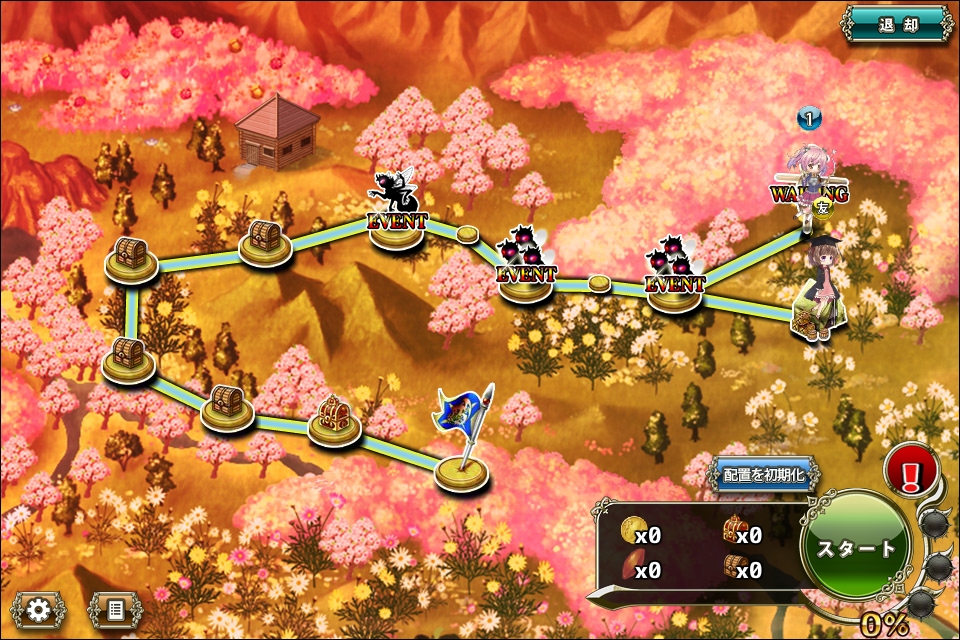Open the document list menu icon
This screenshot has width=960, height=640.
click(115, 609)
